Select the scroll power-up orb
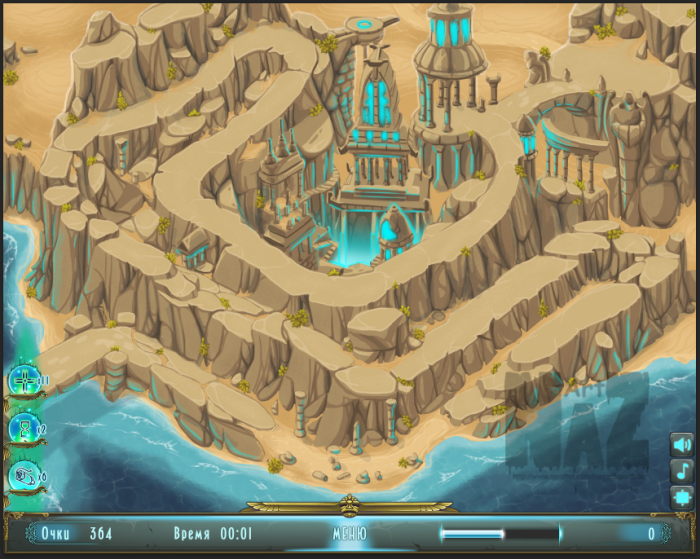 point(23,476)
